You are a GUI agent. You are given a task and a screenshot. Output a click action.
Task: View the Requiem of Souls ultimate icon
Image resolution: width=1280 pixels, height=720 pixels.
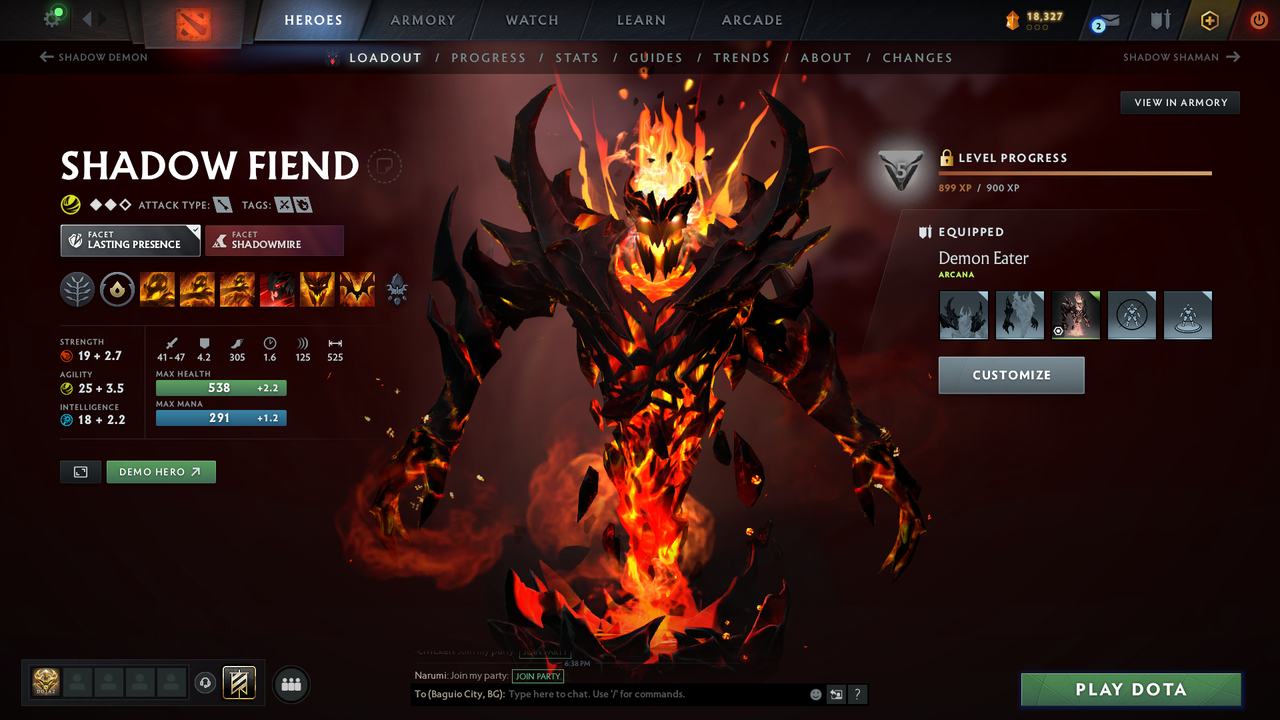[x=357, y=289]
